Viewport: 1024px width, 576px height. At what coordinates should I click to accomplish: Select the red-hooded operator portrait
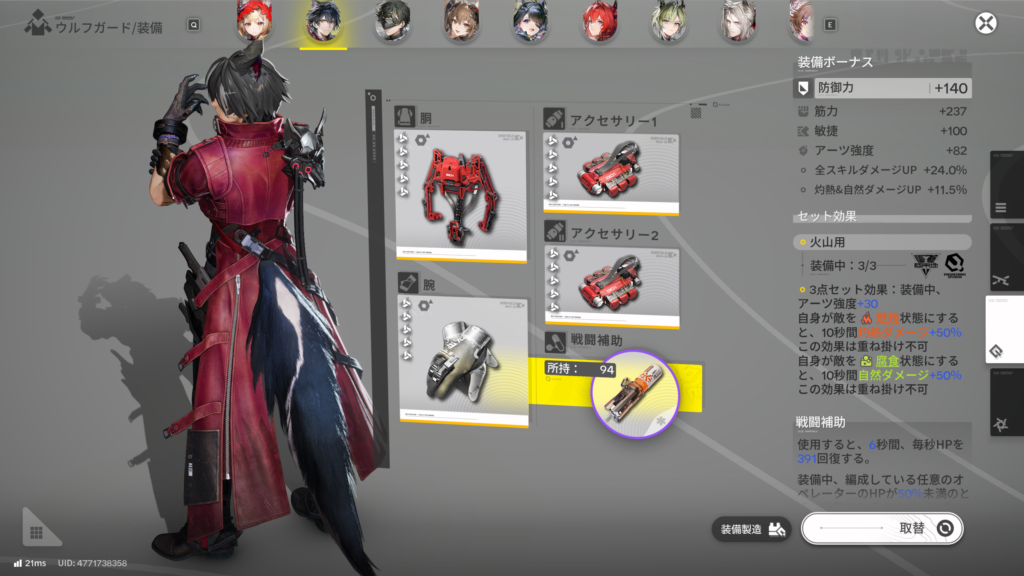253,22
